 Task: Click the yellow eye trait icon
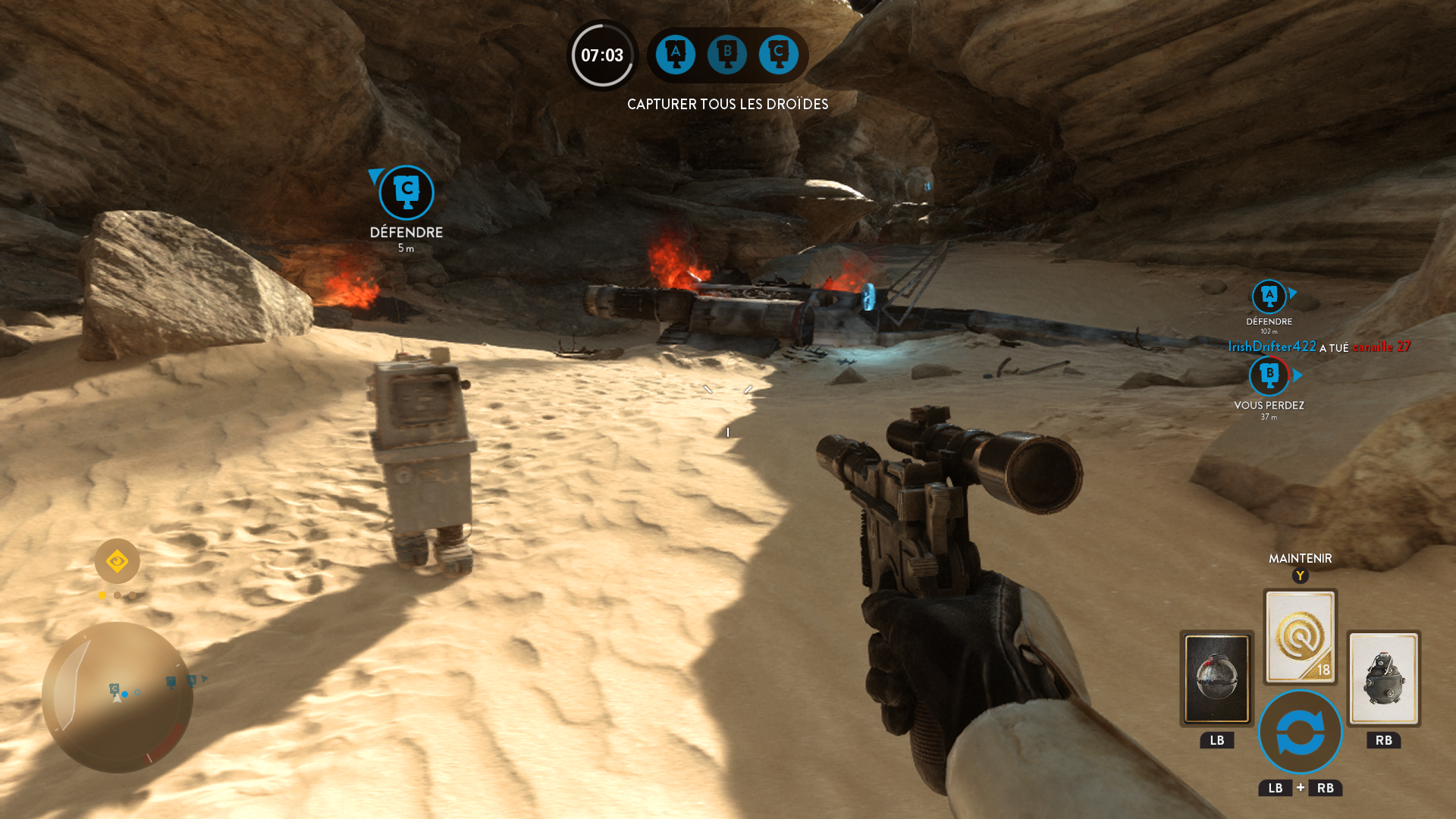[x=117, y=561]
